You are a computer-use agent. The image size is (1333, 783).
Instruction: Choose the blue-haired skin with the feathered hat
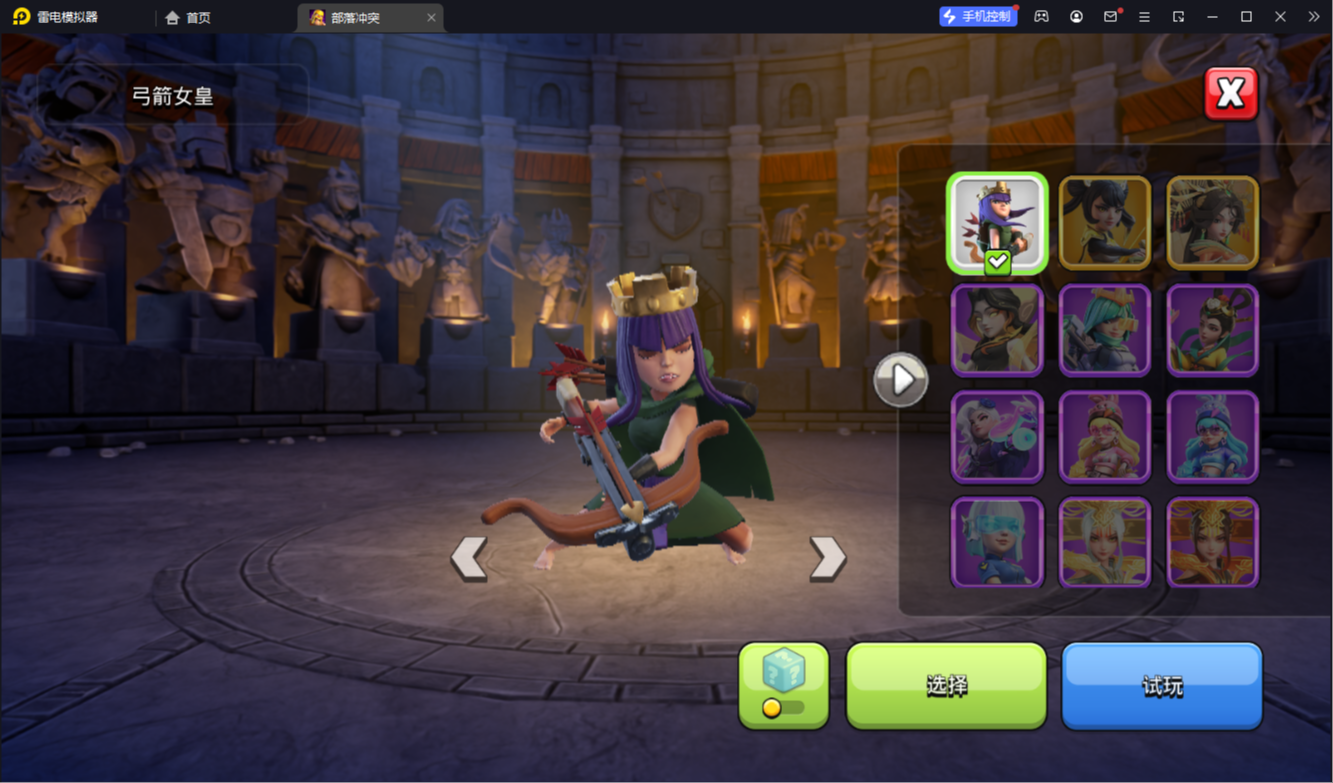1212,437
